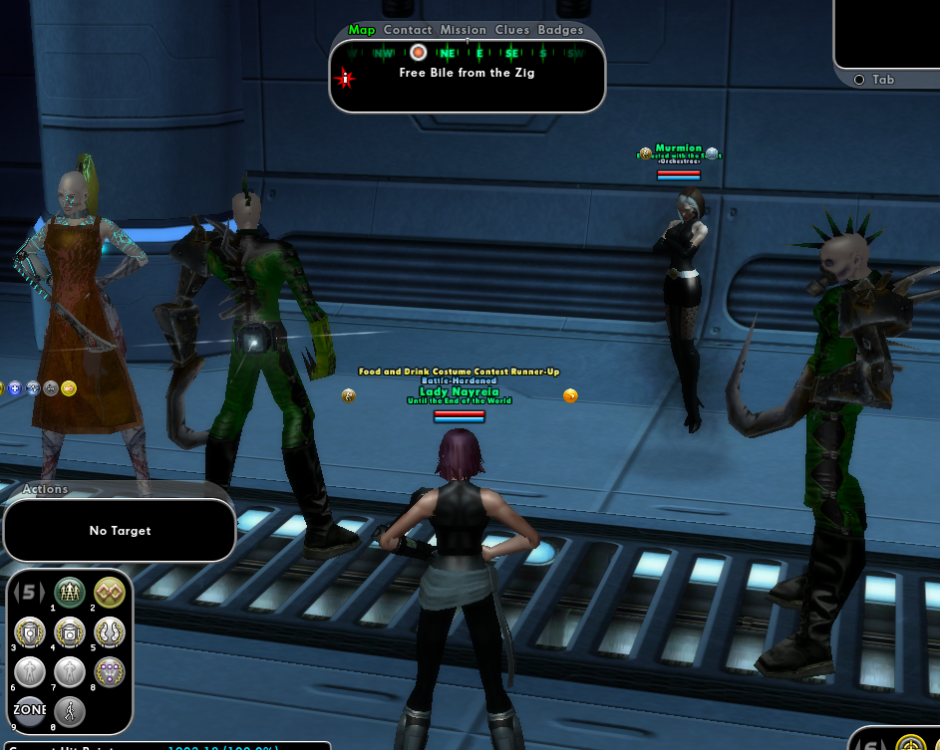Open the Mission tab
This screenshot has width=940, height=750.
pyautogui.click(x=463, y=30)
